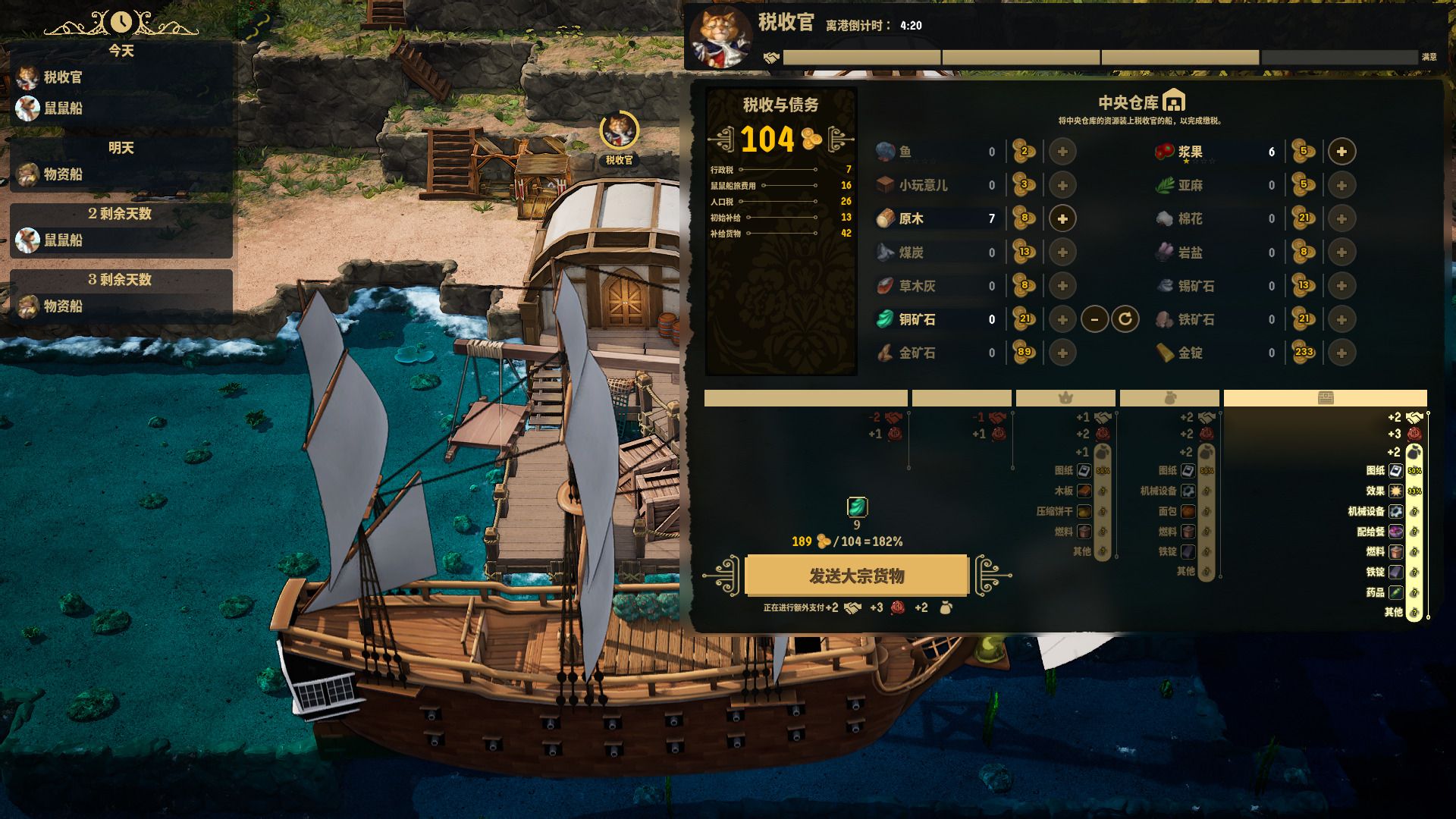1456x819 pixels.
Task: Select today's 税收官 entry in the schedule
Action: point(62,77)
